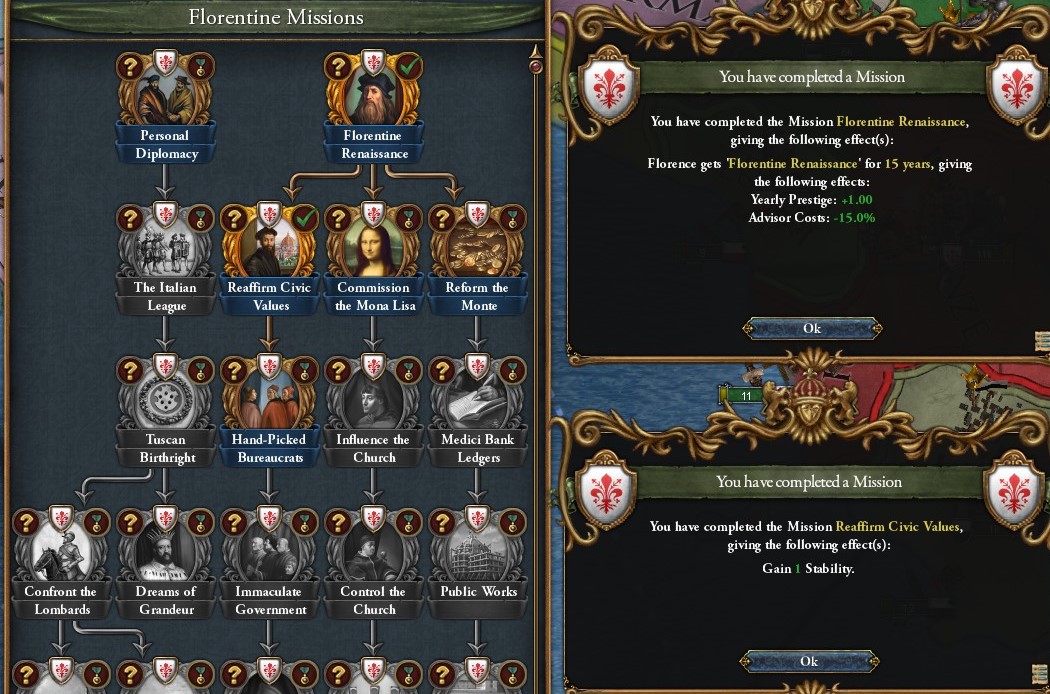Click the question mark on Personal Diplomacy

click(130, 67)
